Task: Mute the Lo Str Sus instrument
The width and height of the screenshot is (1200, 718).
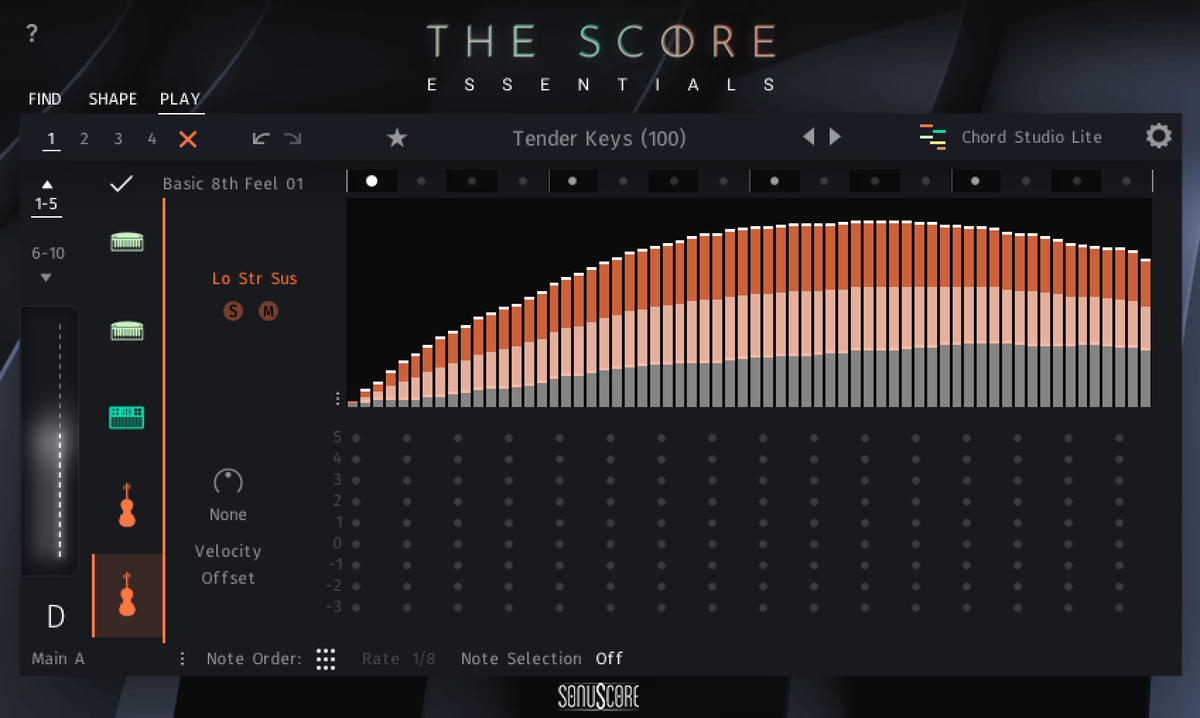Action: point(268,311)
